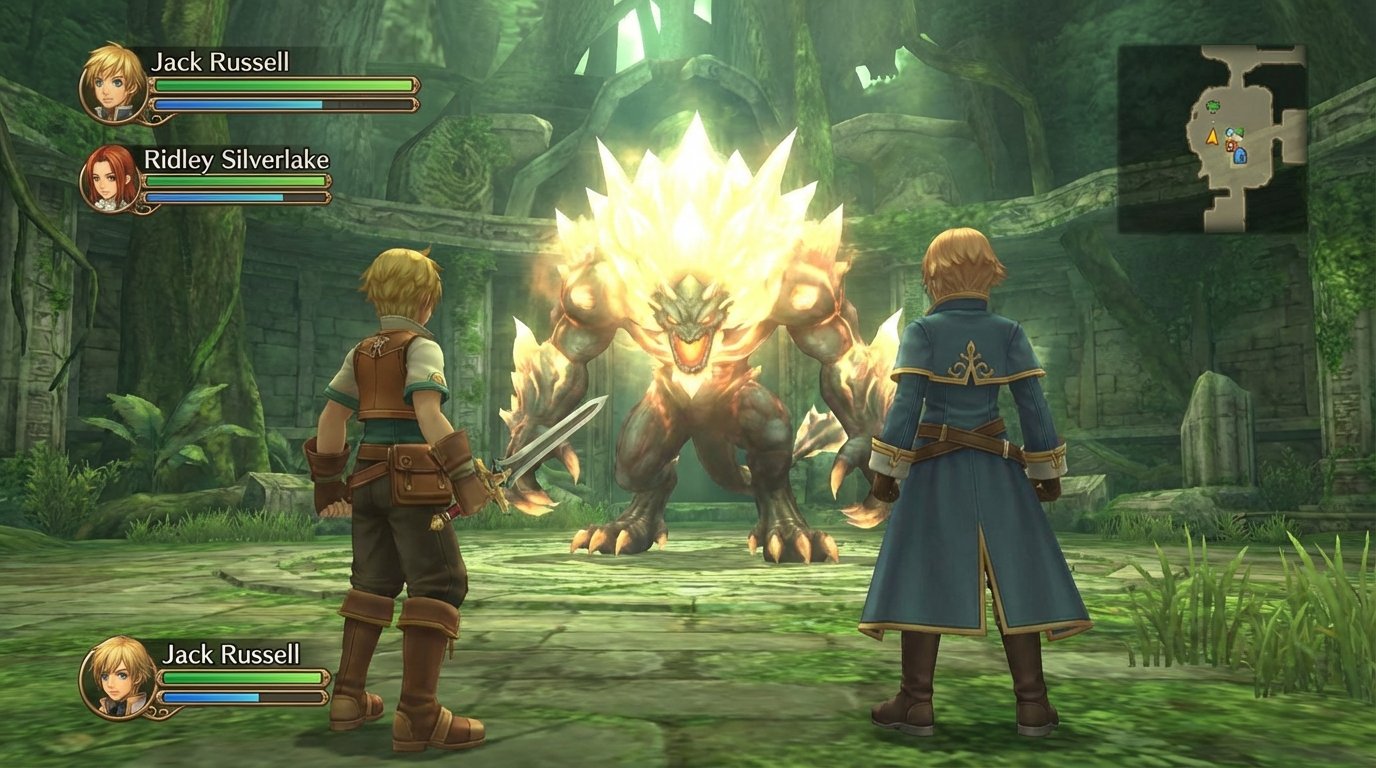Screen dimensions: 1376x768
Task: Click the red enemy marker on the minimap
Action: pyautogui.click(x=1230, y=145)
